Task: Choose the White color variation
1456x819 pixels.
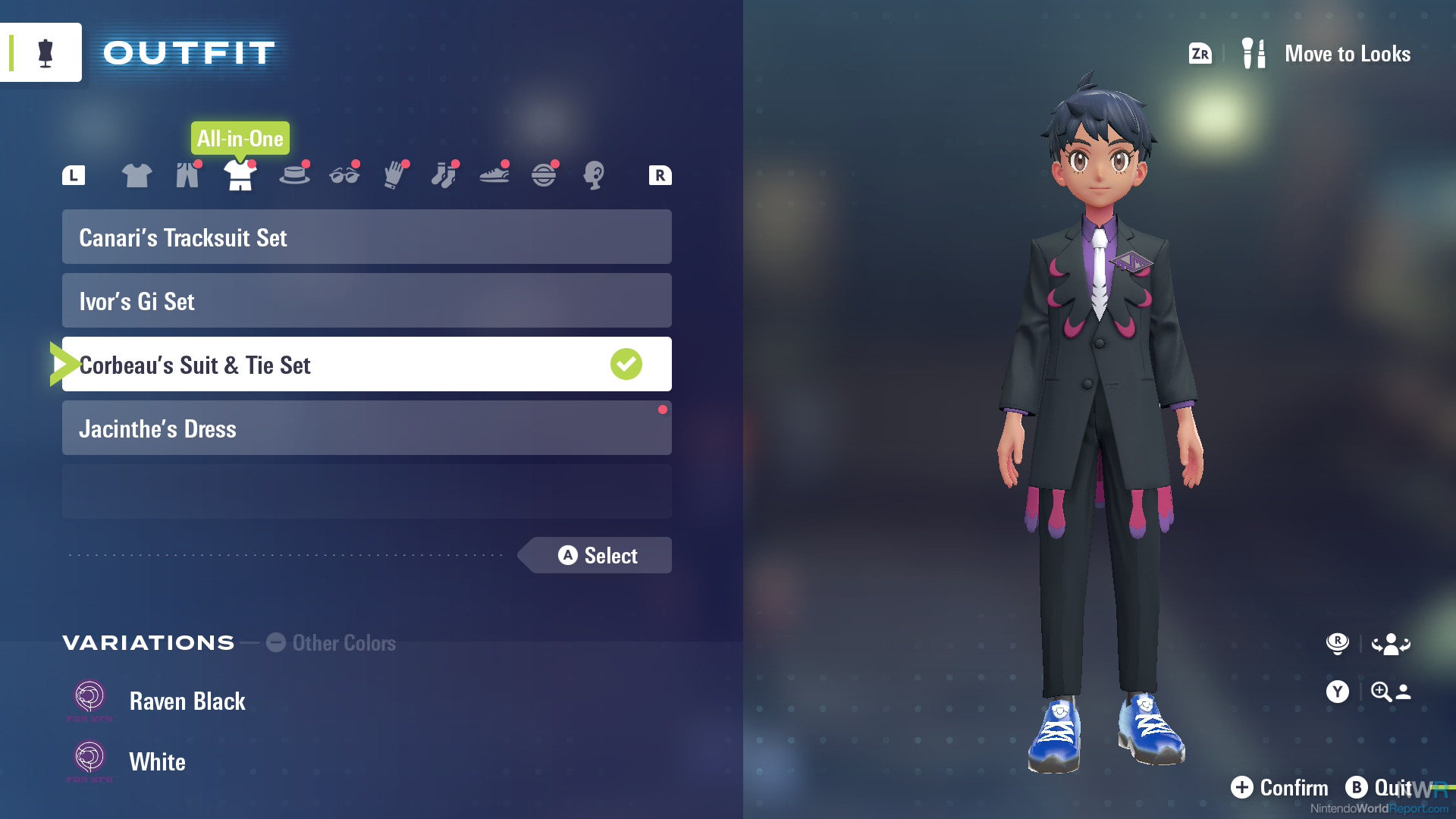Action: 157,762
